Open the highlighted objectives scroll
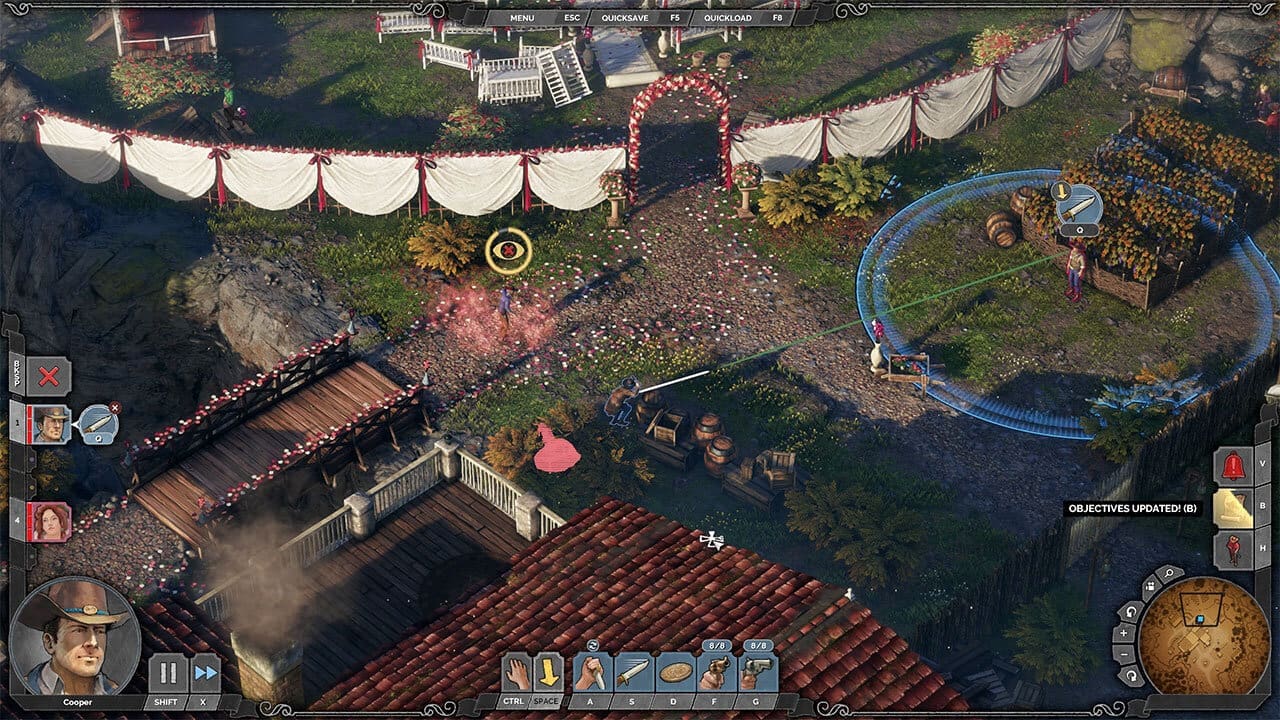The width and height of the screenshot is (1280, 720). [x=1232, y=508]
